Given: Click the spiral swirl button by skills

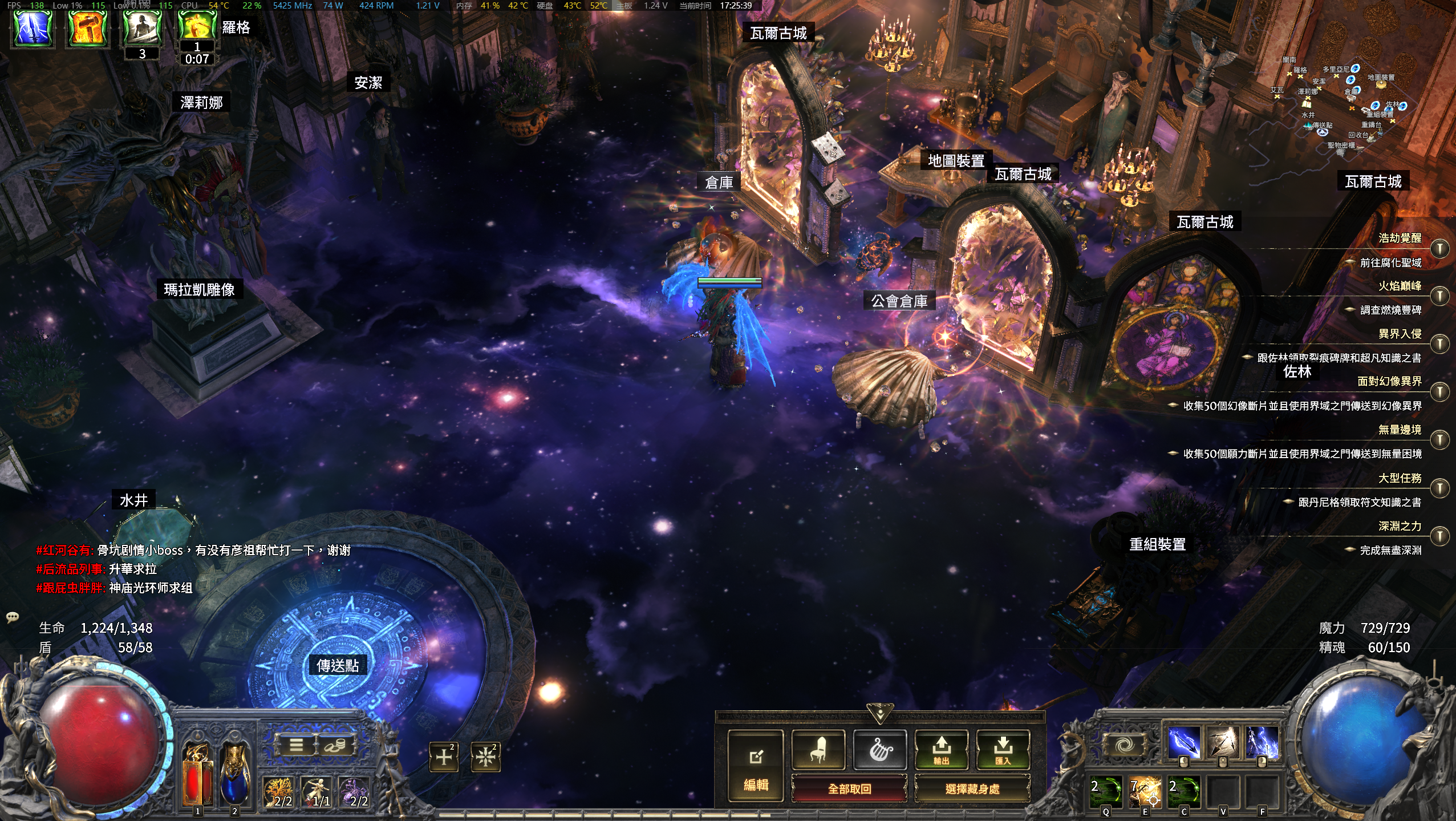Looking at the screenshot, I should point(1125,744).
